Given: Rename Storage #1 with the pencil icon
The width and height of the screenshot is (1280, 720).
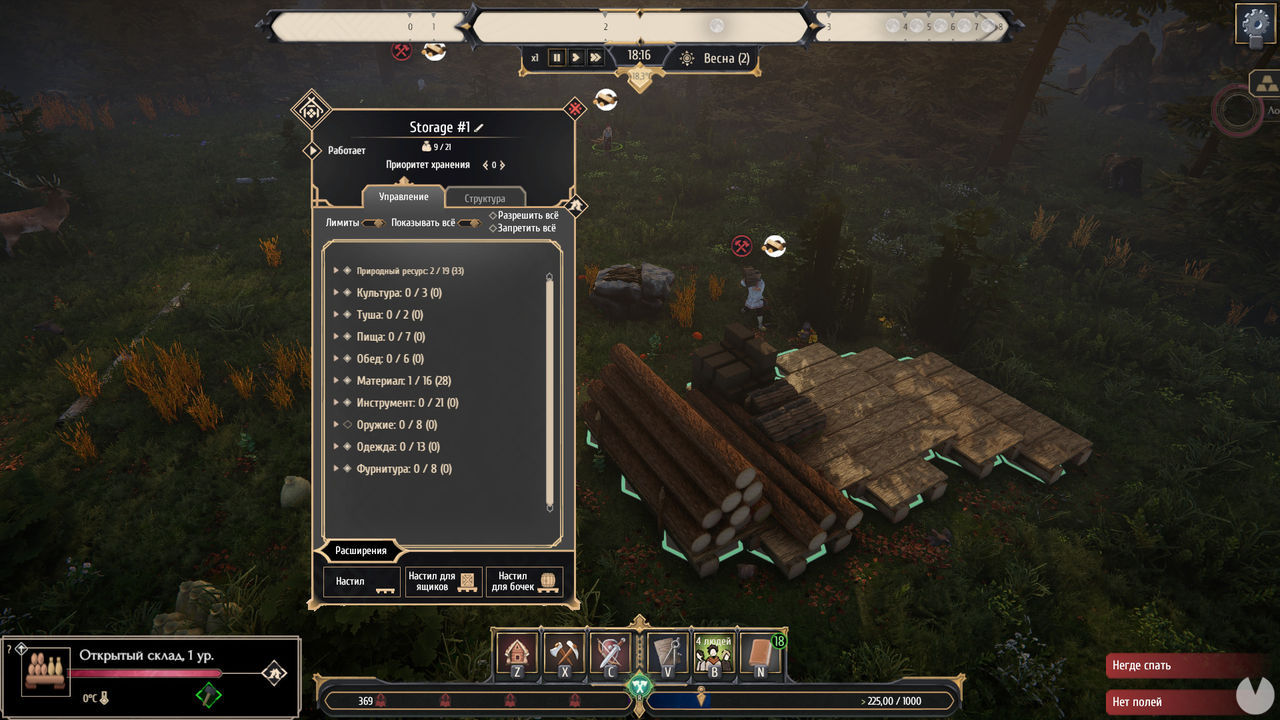Looking at the screenshot, I should pyautogui.click(x=479, y=127).
